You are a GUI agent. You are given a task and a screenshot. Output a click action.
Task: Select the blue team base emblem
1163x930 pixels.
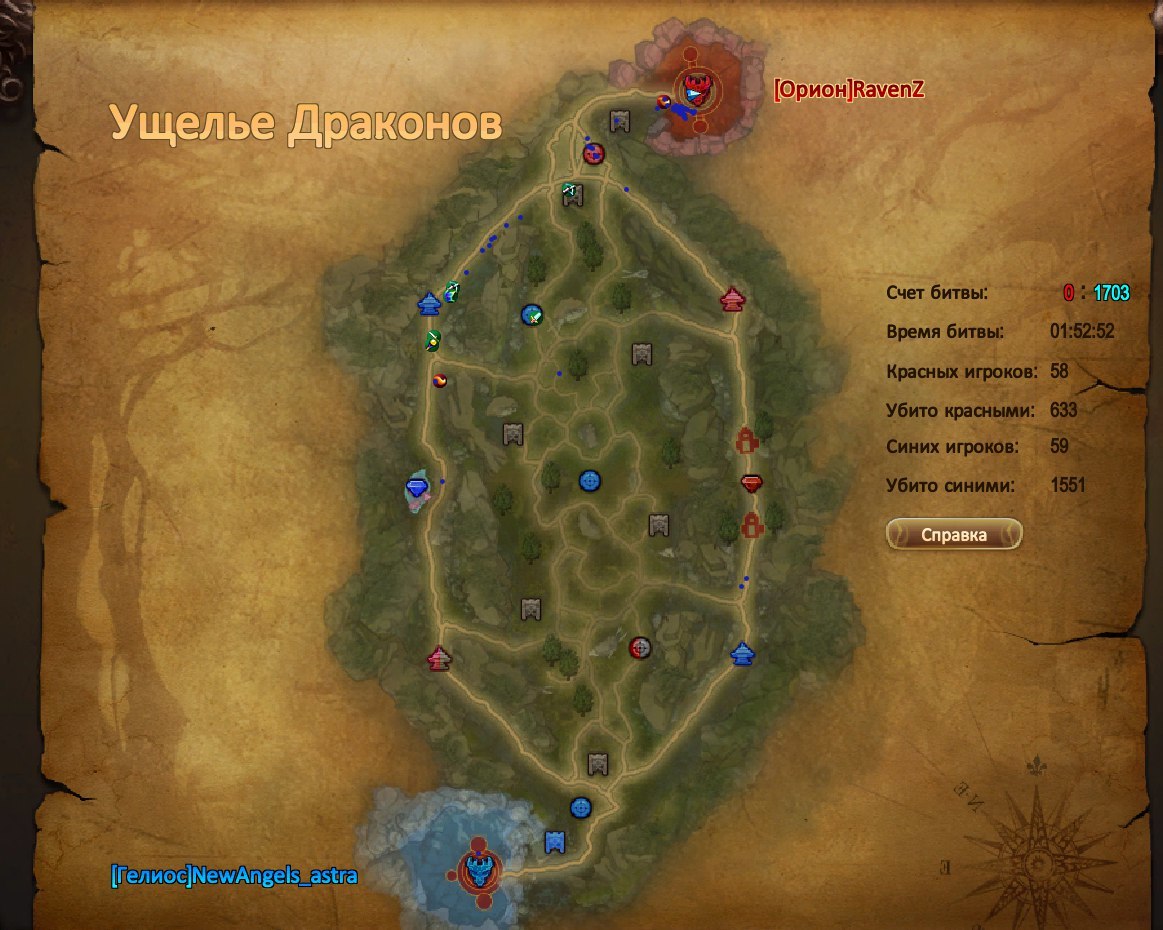pyautogui.click(x=482, y=868)
